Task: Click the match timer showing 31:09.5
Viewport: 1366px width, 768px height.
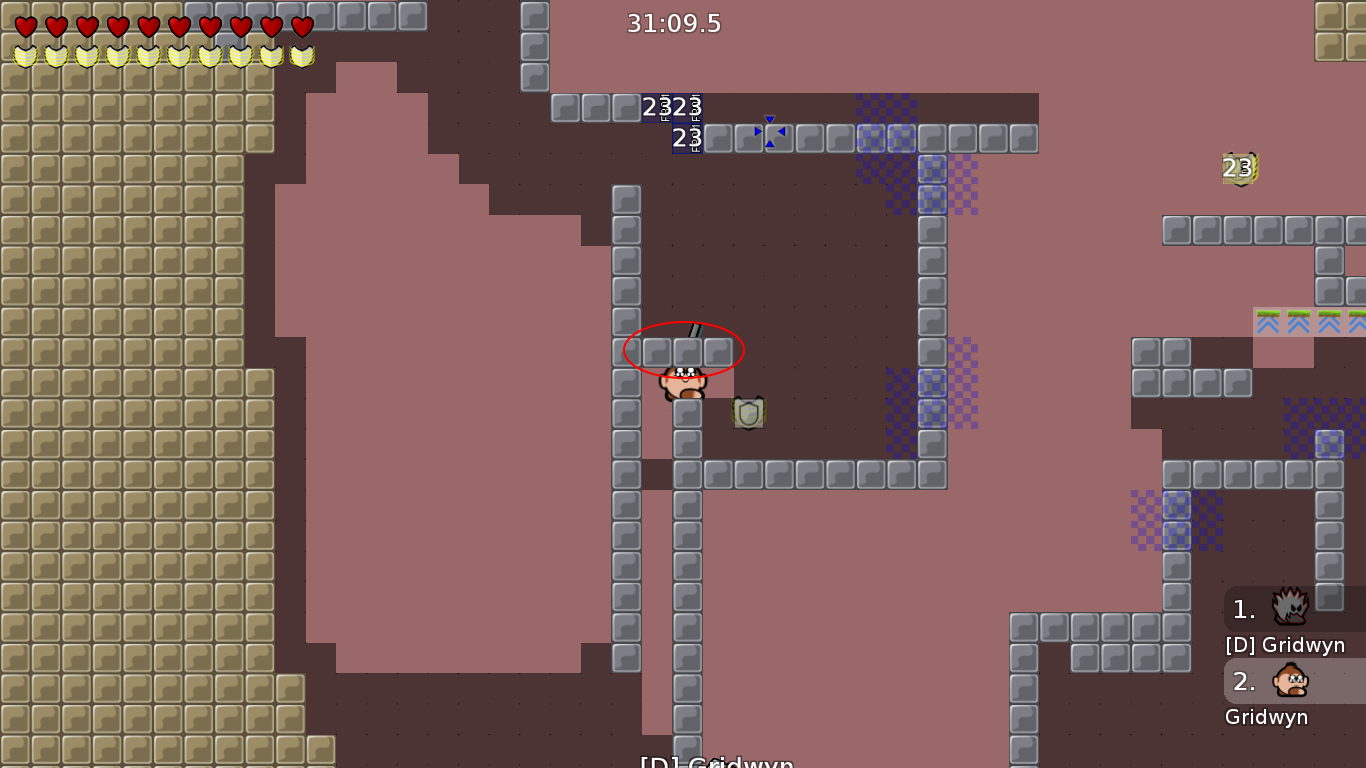Action: point(672,24)
